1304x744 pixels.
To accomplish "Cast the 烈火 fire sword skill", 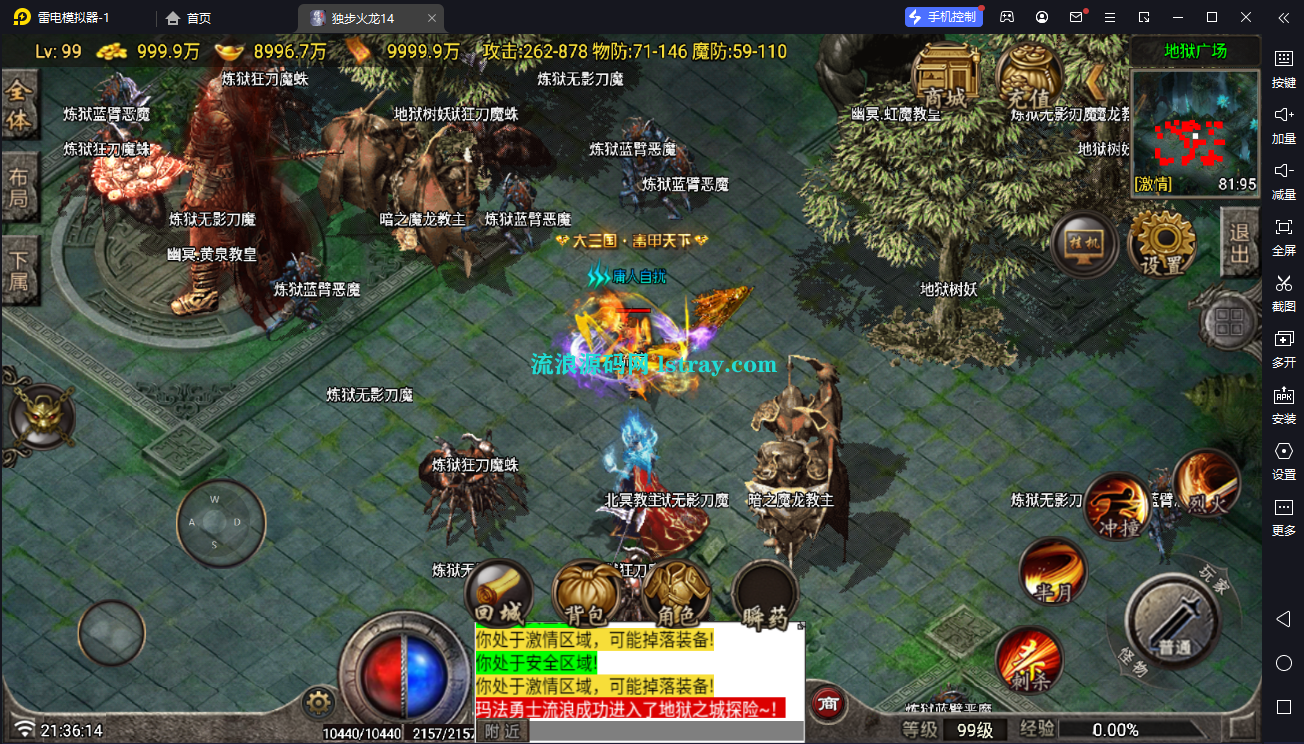I will tap(1207, 482).
